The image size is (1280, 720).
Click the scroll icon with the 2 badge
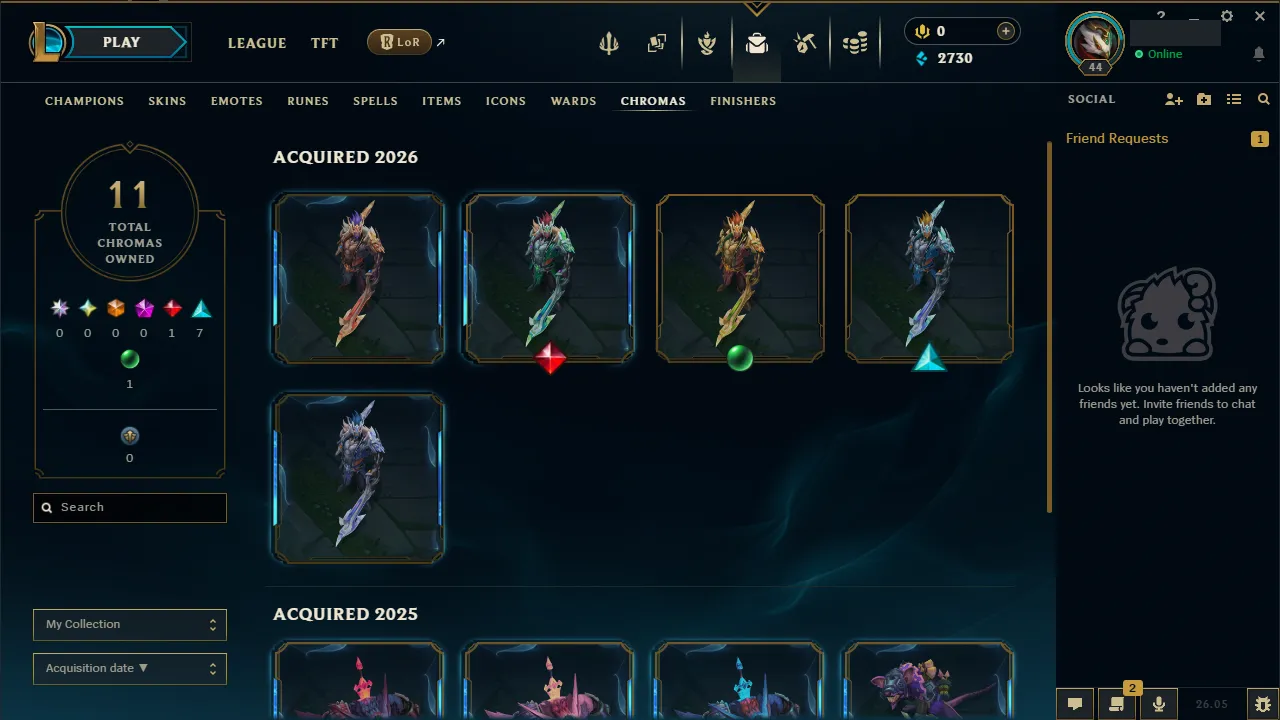pyautogui.click(x=1117, y=703)
